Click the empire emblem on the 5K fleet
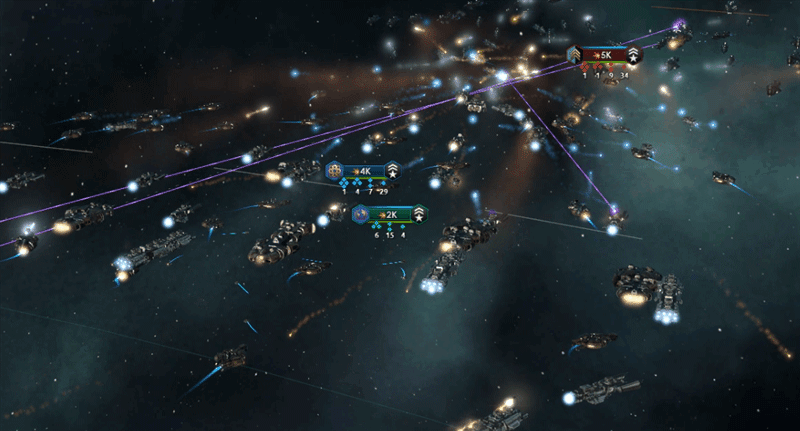Screen dimensions: 800x431 [x=575, y=54]
